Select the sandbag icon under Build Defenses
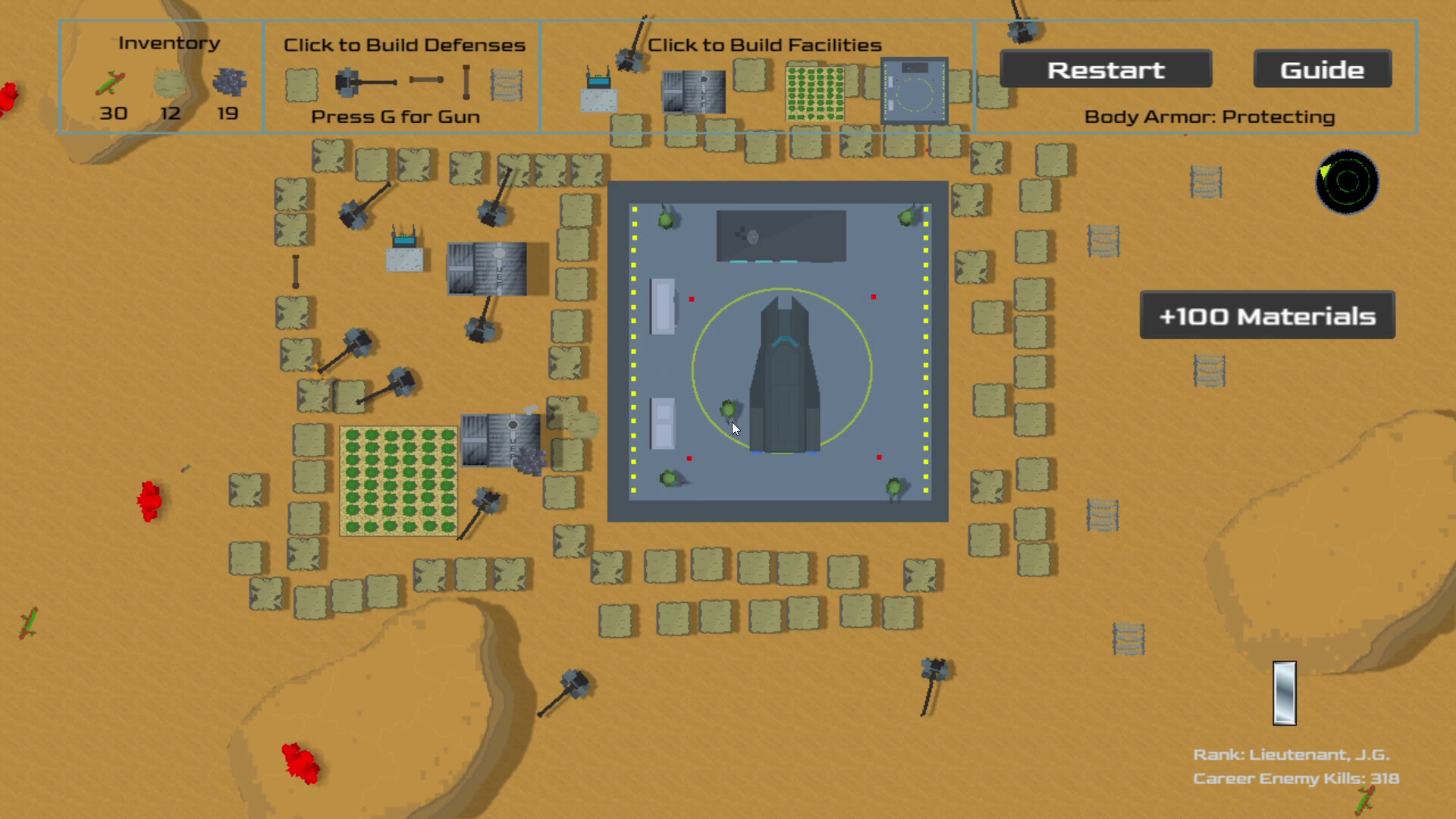Image resolution: width=1456 pixels, height=819 pixels. 302,85
